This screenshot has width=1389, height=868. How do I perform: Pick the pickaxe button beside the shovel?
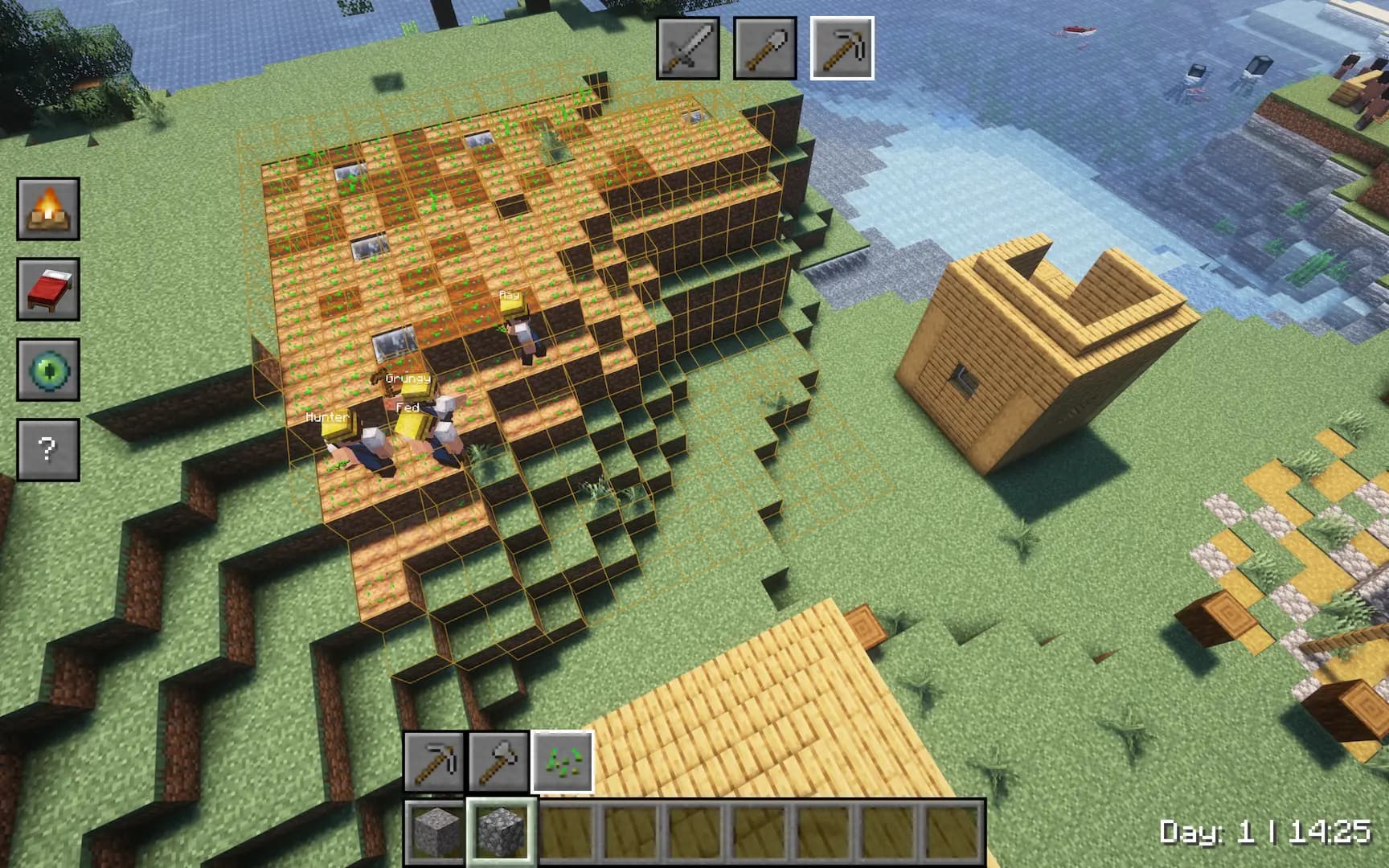tap(842, 48)
